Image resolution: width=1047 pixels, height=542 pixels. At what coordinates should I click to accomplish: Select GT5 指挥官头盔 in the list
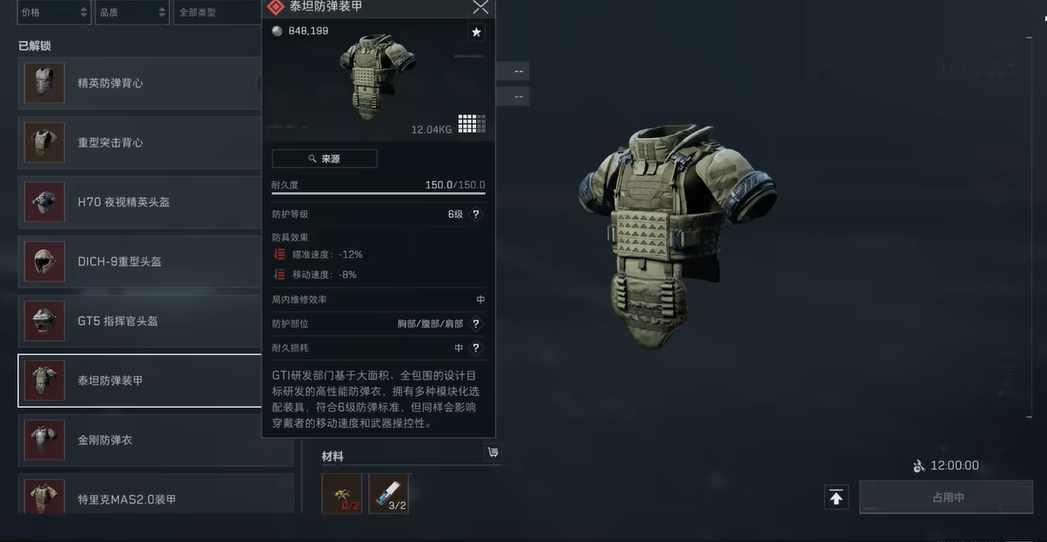[140, 321]
